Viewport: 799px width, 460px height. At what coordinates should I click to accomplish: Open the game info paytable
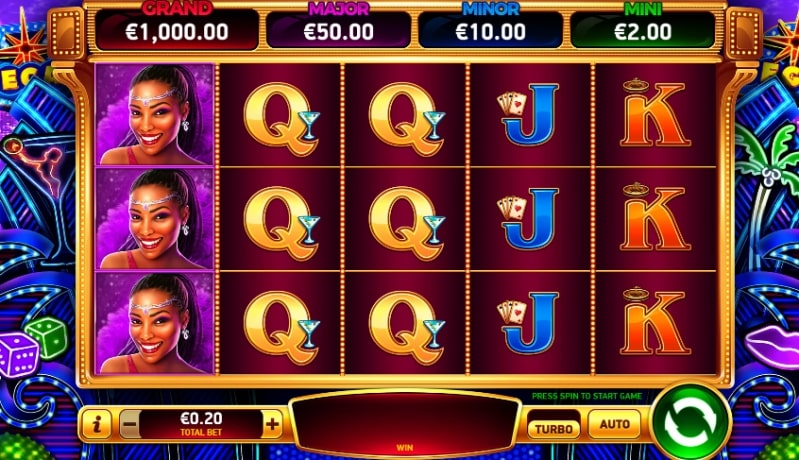98,424
